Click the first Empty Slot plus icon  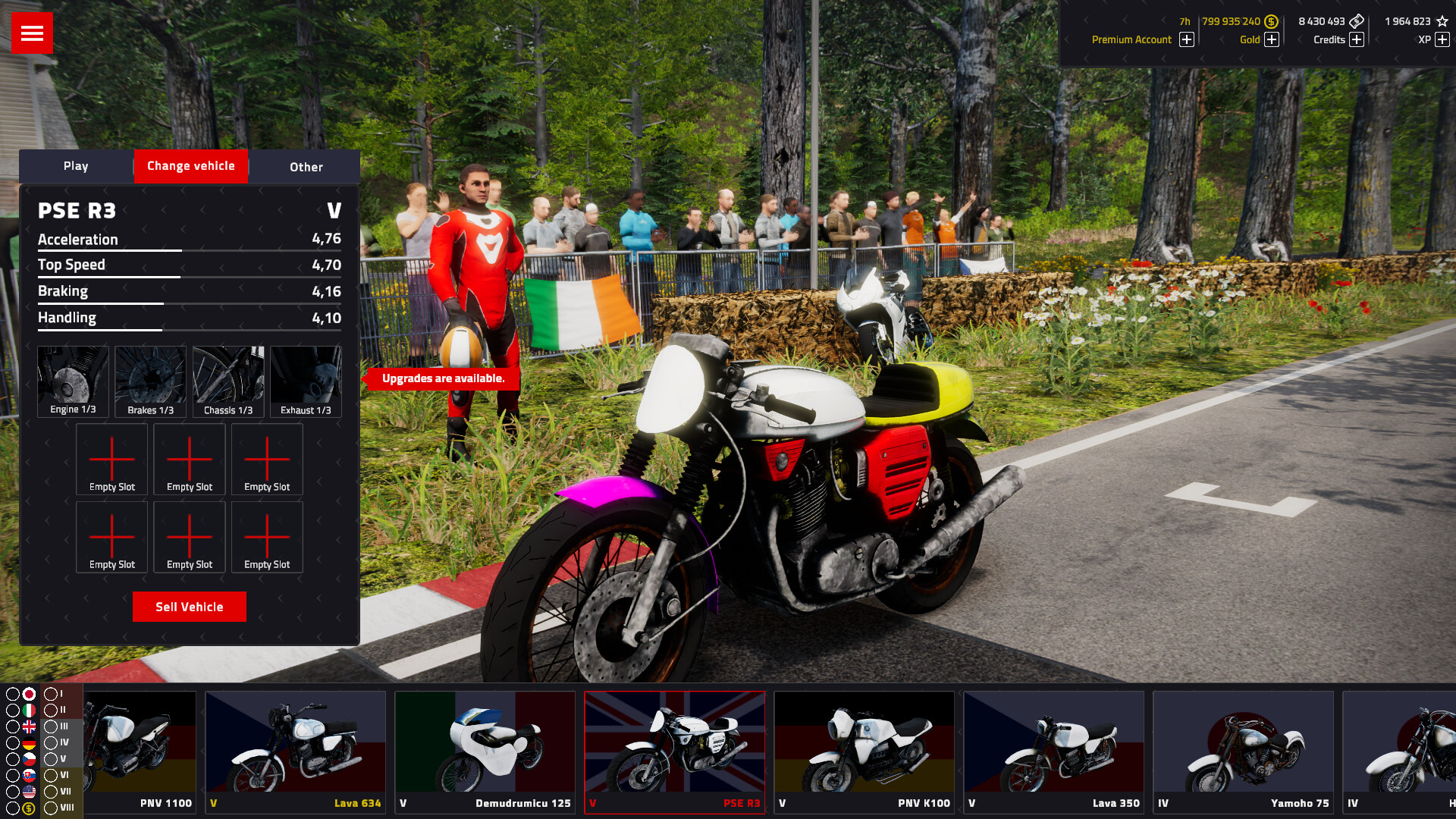pos(111,459)
